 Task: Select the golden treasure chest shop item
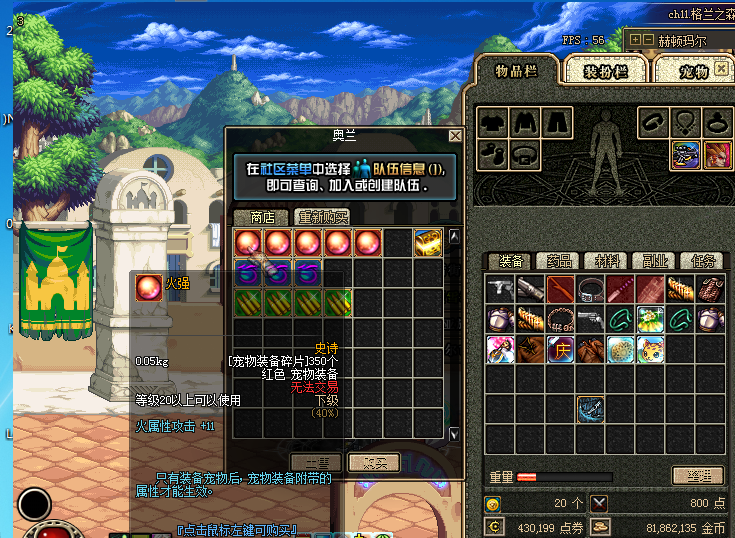[428, 242]
